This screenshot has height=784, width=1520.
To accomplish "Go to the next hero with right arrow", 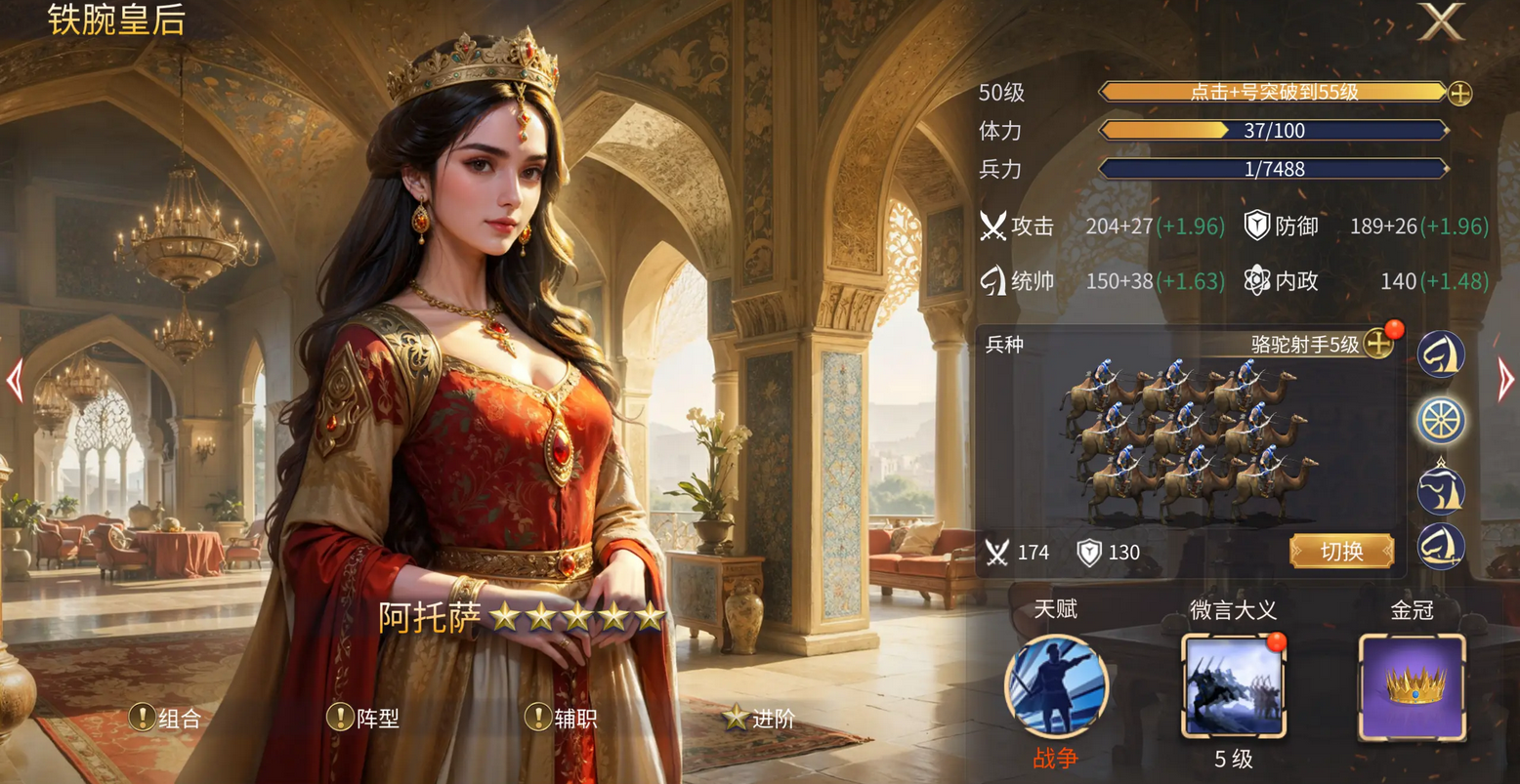I will (x=1505, y=381).
